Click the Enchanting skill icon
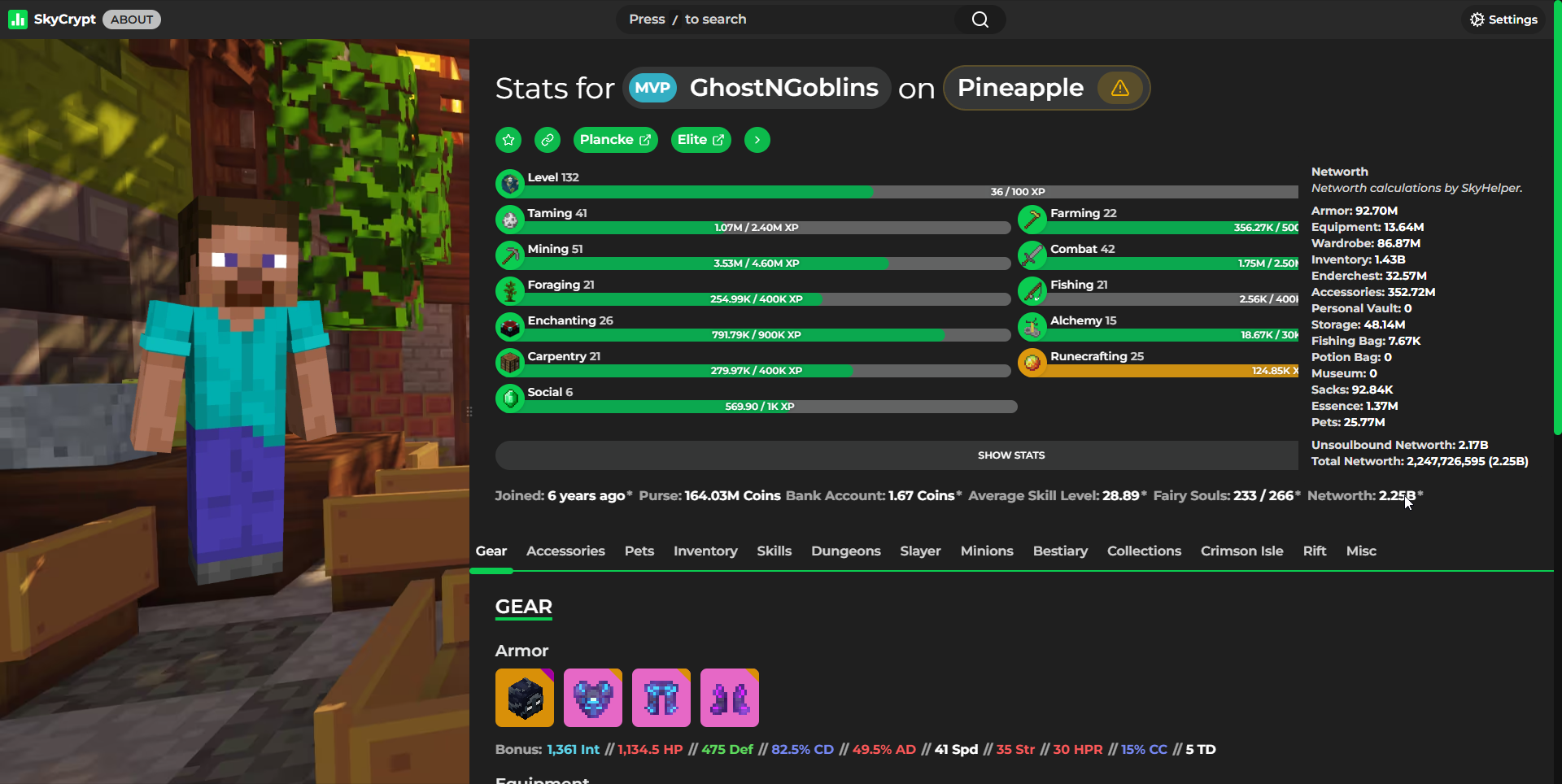 point(509,327)
